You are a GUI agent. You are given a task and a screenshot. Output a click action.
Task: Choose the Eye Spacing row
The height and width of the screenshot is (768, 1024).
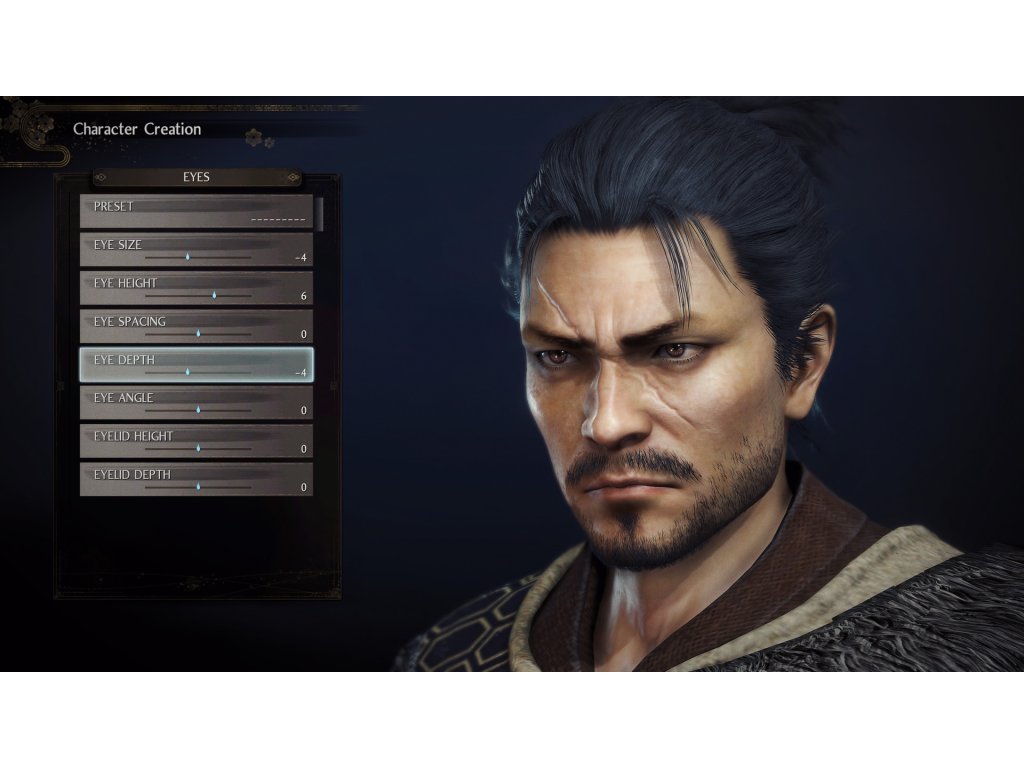pyautogui.click(x=196, y=327)
